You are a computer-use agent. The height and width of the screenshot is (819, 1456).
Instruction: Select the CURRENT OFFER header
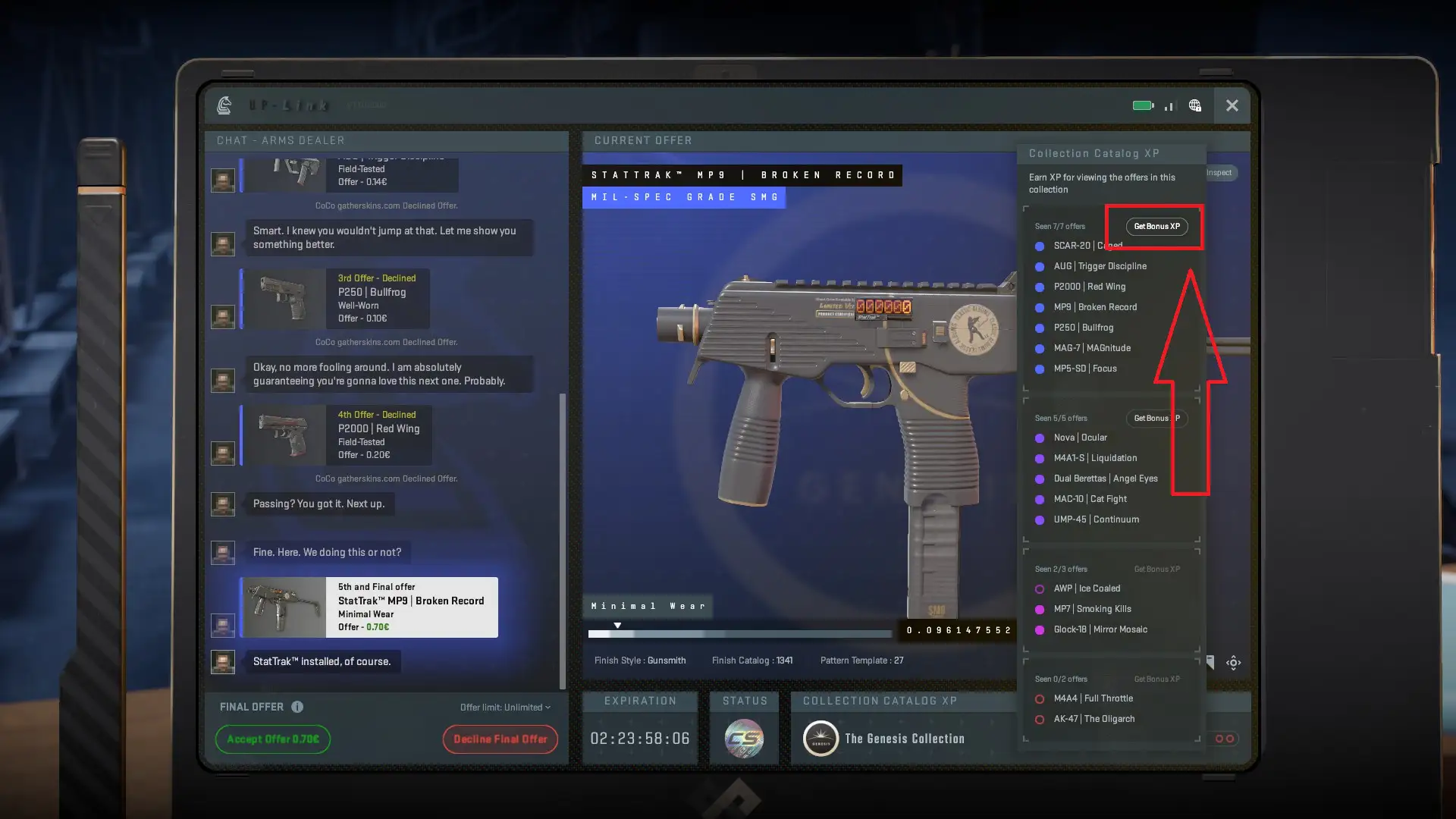click(x=643, y=140)
